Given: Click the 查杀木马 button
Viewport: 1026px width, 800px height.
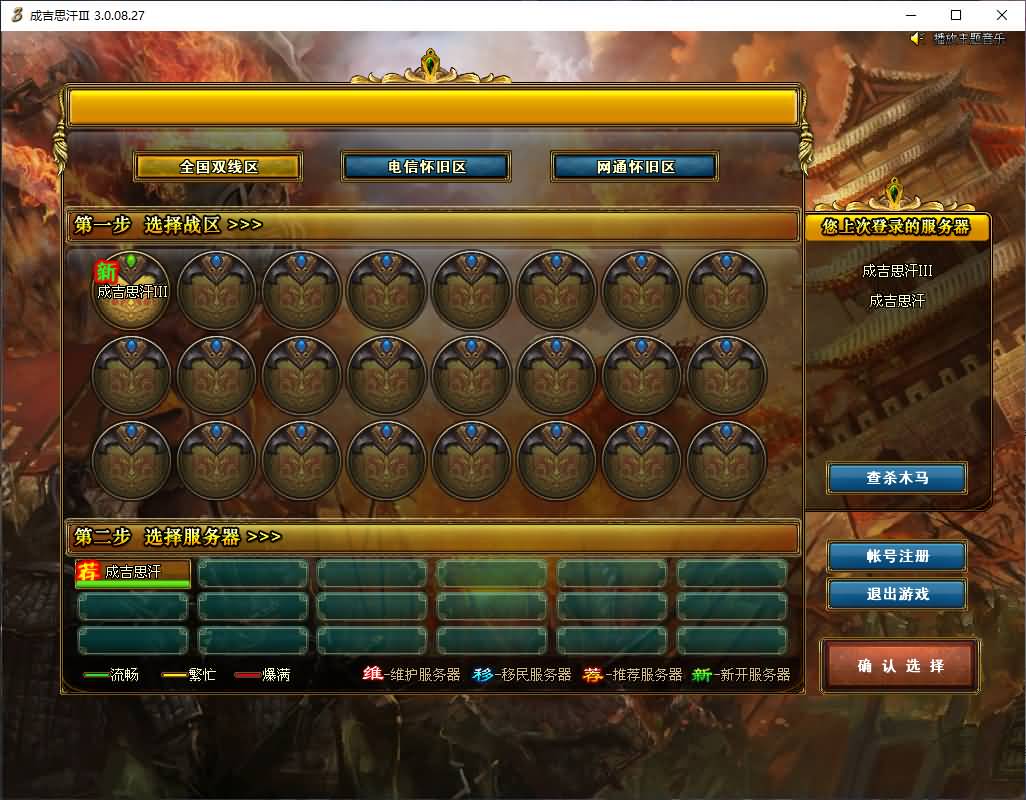Looking at the screenshot, I should pyautogui.click(x=897, y=478).
